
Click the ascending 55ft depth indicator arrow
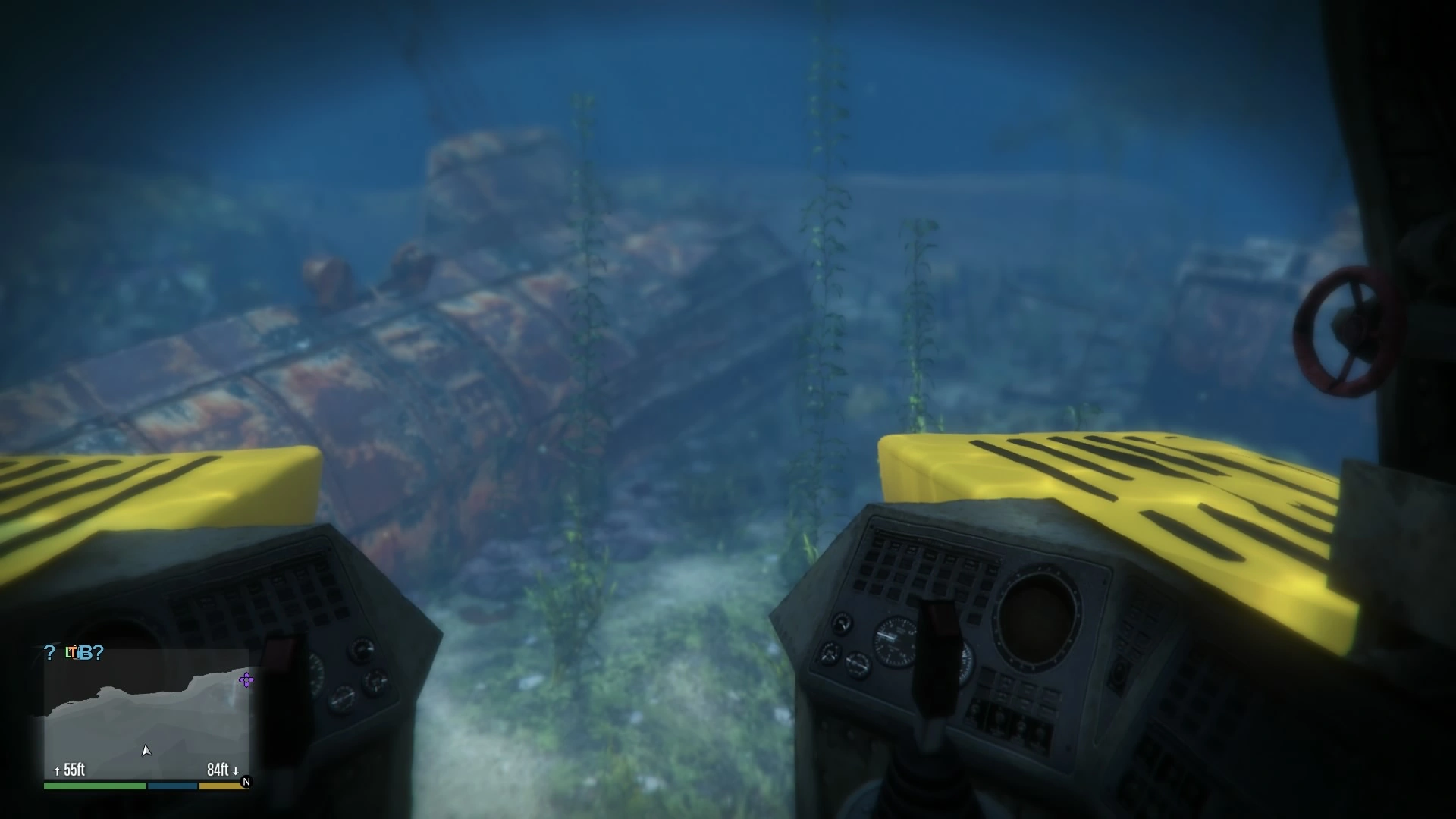[57, 770]
